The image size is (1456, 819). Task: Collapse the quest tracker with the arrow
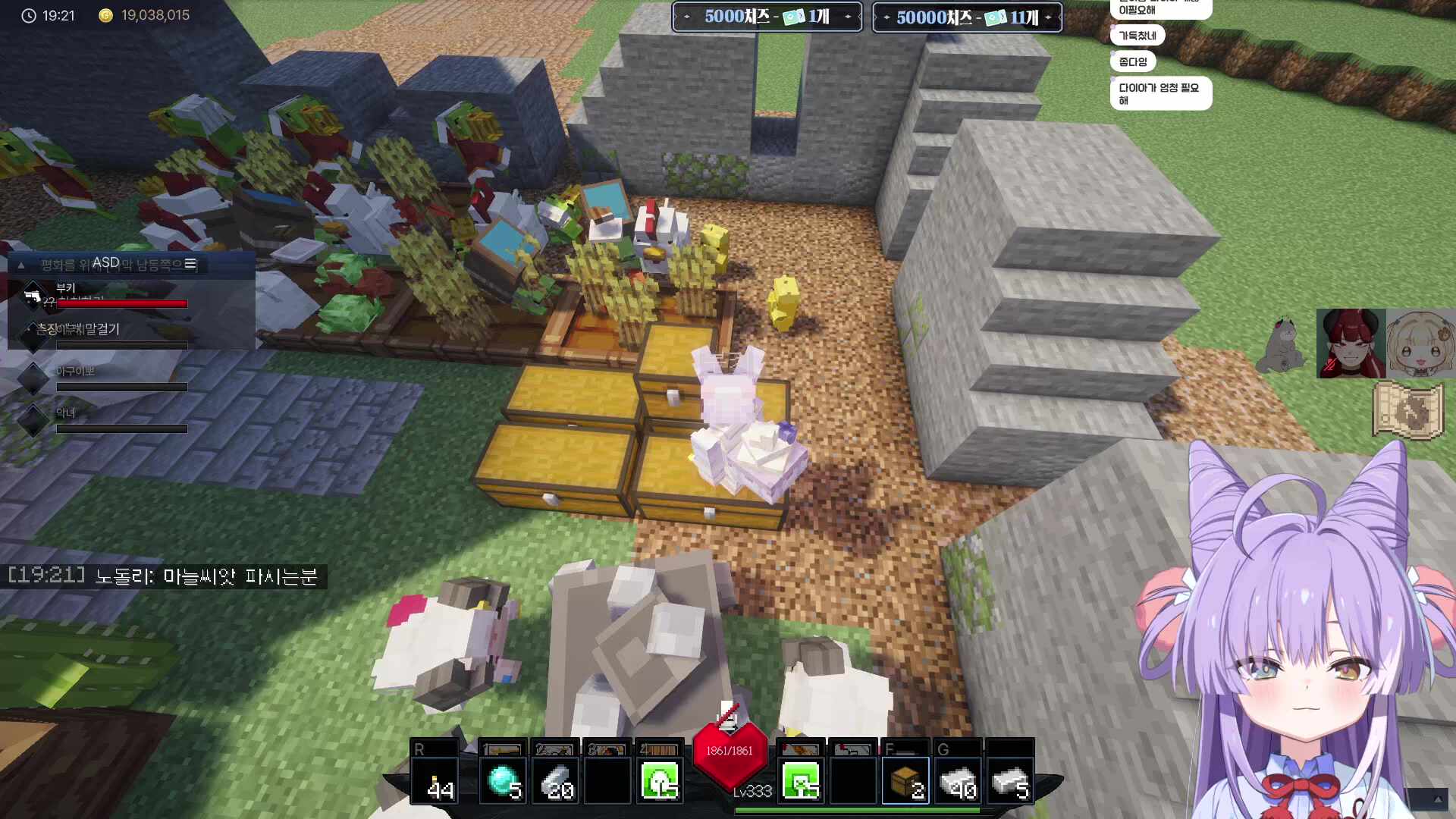tap(21, 265)
